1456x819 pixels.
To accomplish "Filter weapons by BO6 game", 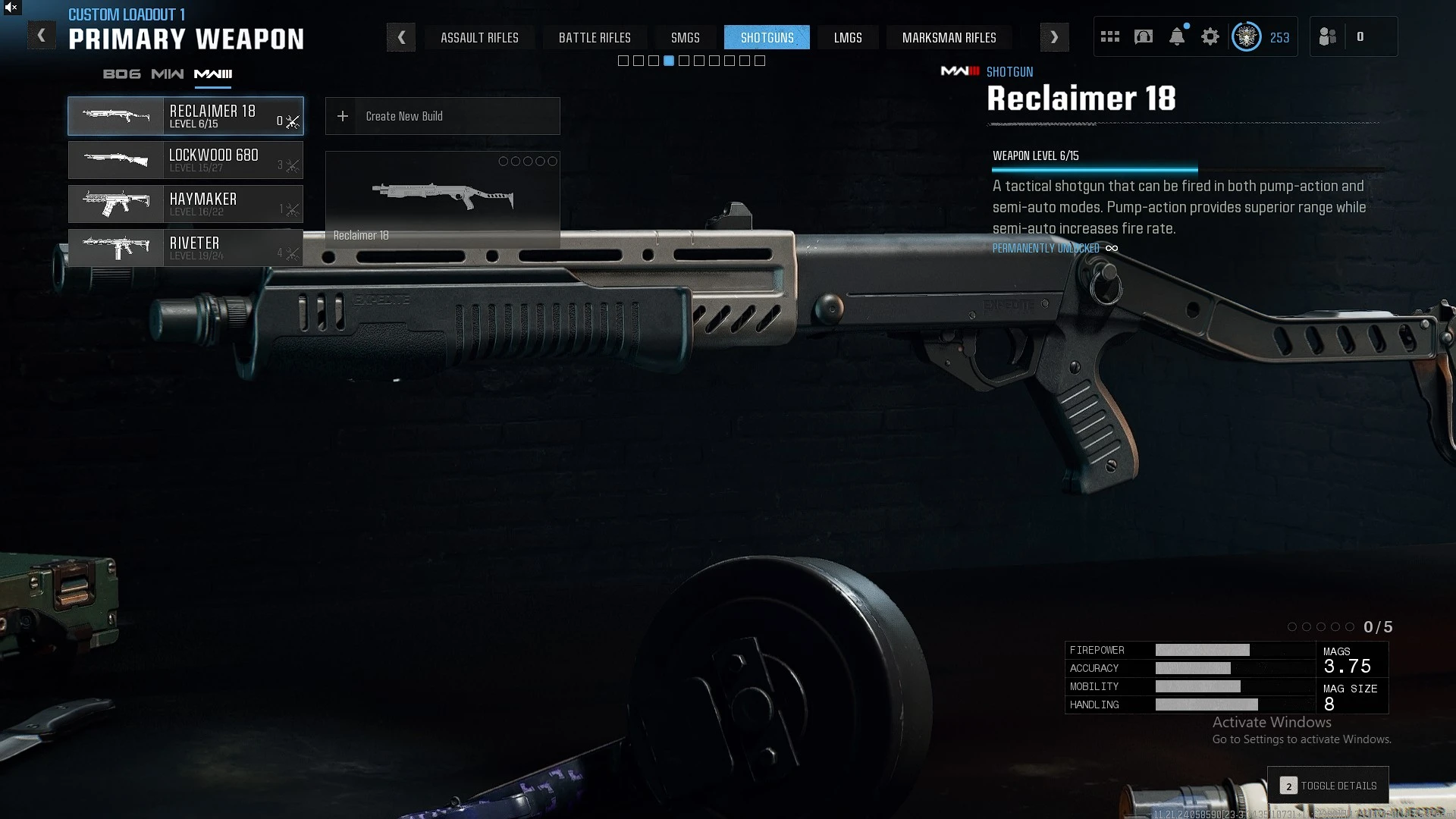I will (x=121, y=74).
